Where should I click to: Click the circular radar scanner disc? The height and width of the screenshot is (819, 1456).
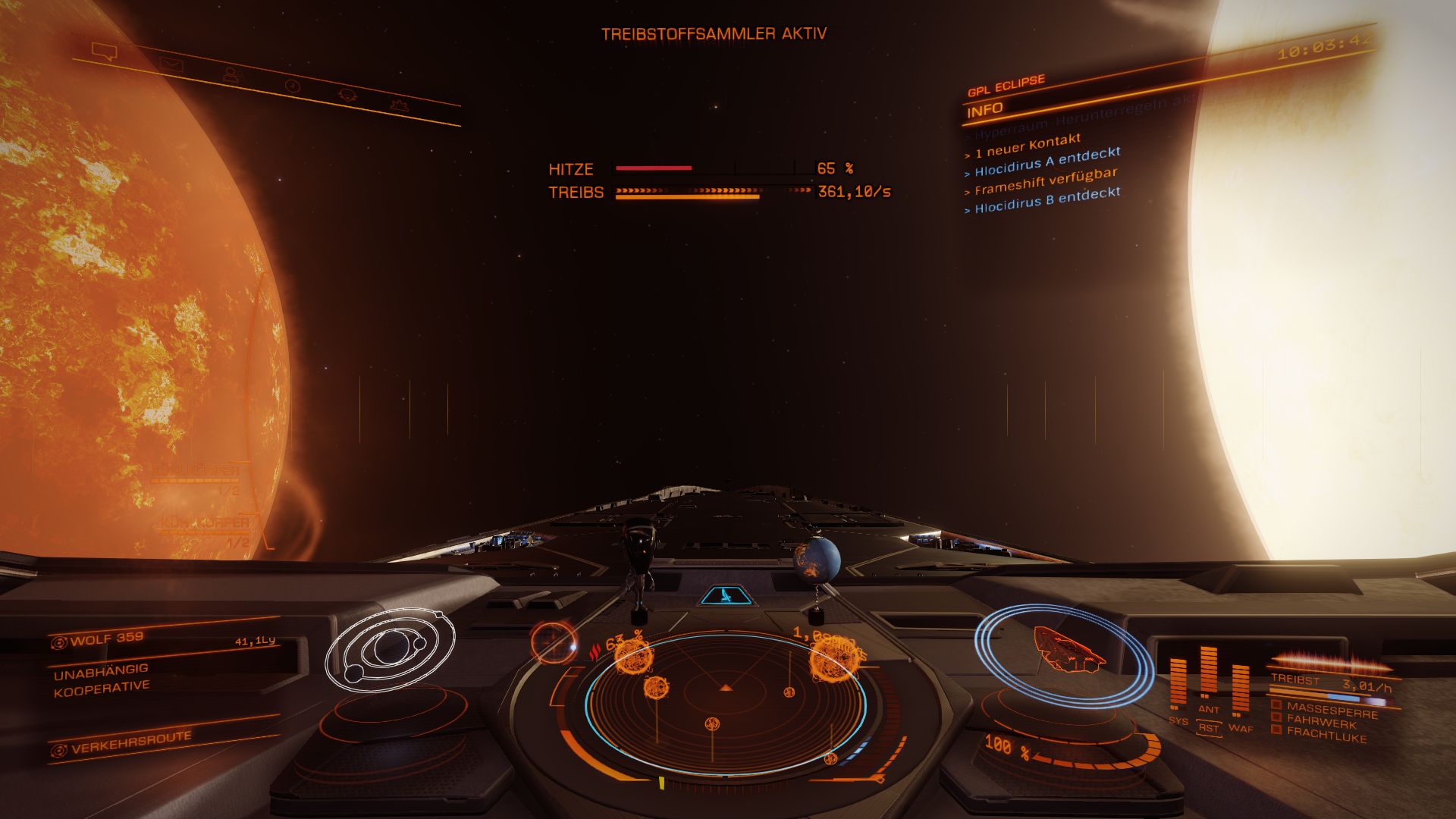[x=726, y=704]
